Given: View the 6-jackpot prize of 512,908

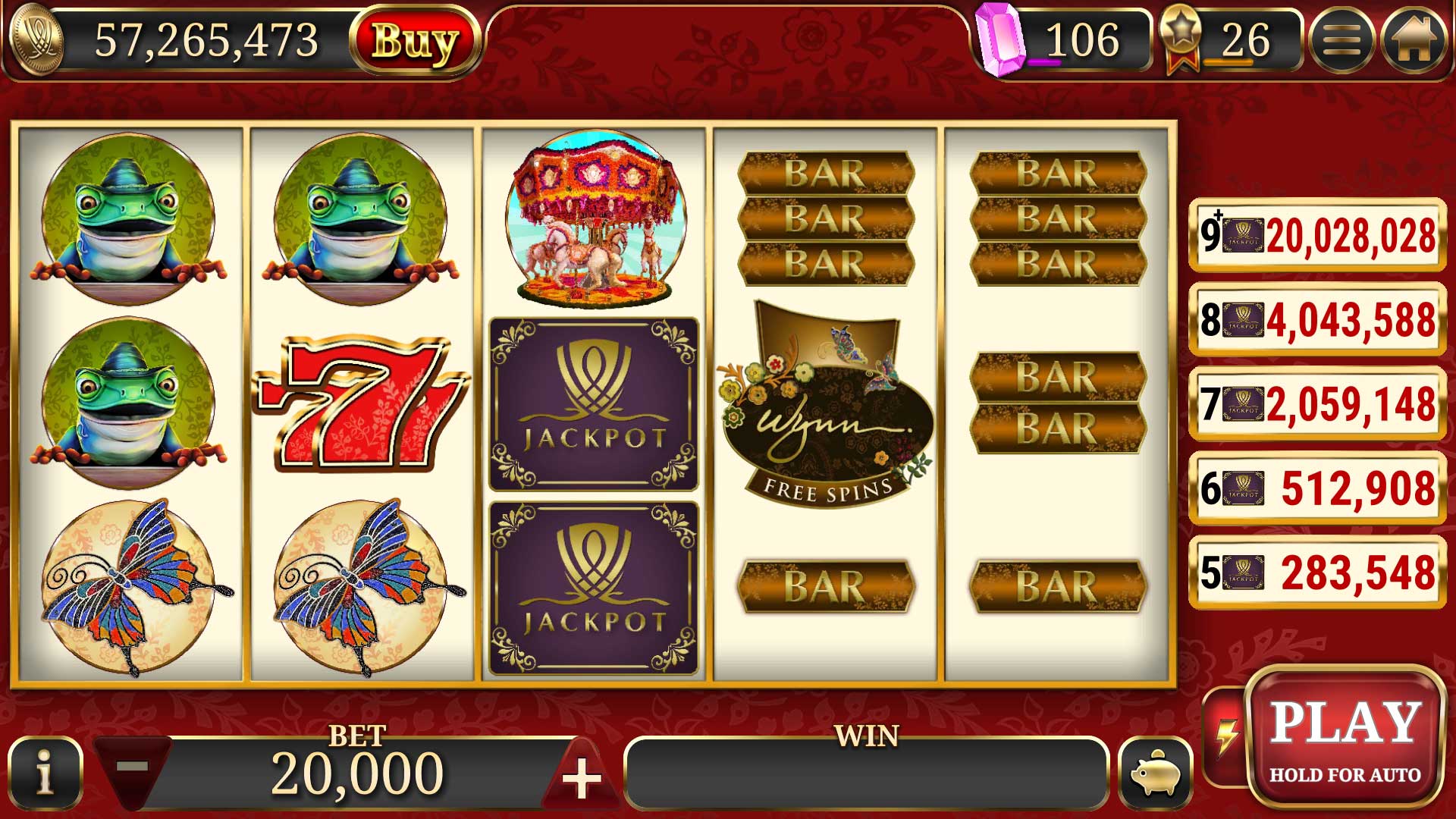Looking at the screenshot, I should click(1318, 488).
